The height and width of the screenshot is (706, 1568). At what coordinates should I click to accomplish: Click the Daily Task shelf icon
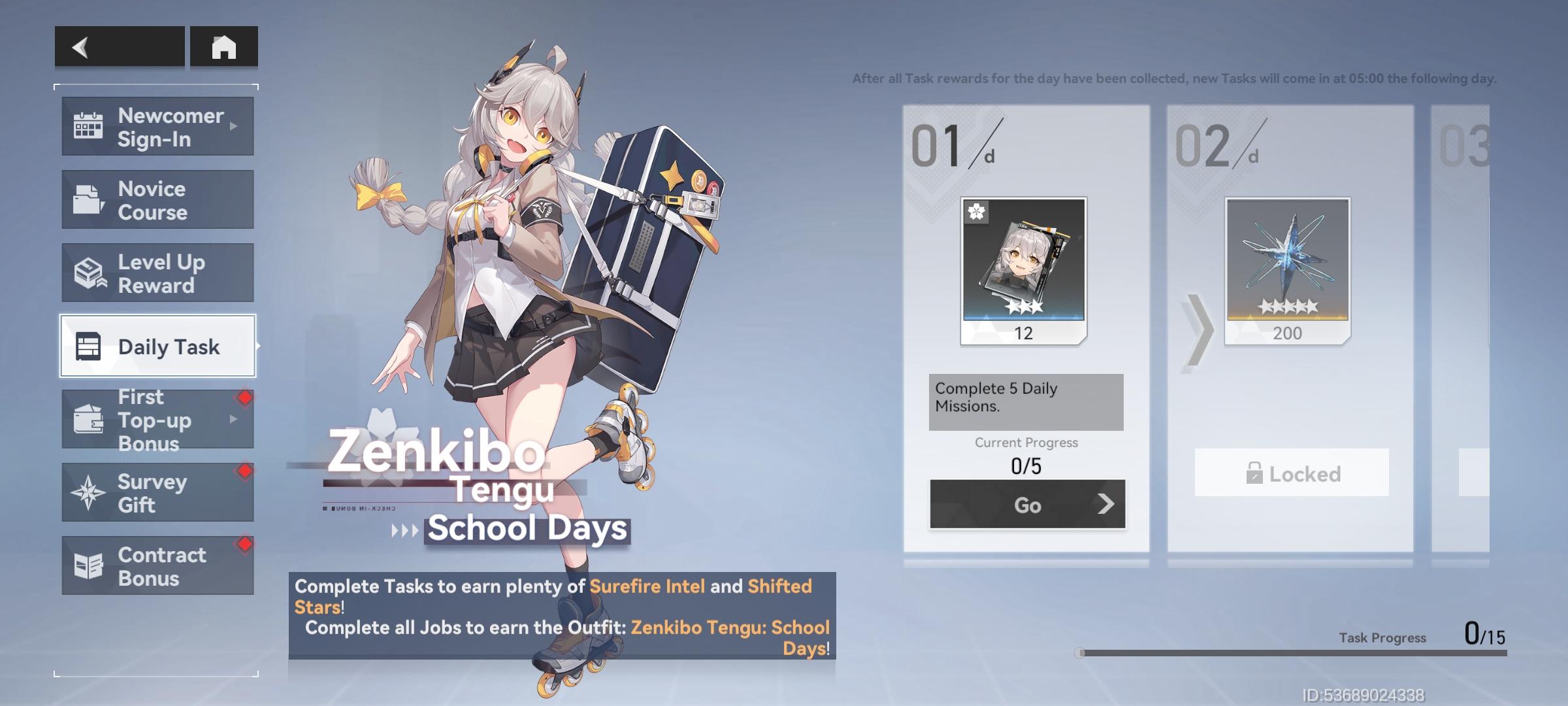[90, 346]
